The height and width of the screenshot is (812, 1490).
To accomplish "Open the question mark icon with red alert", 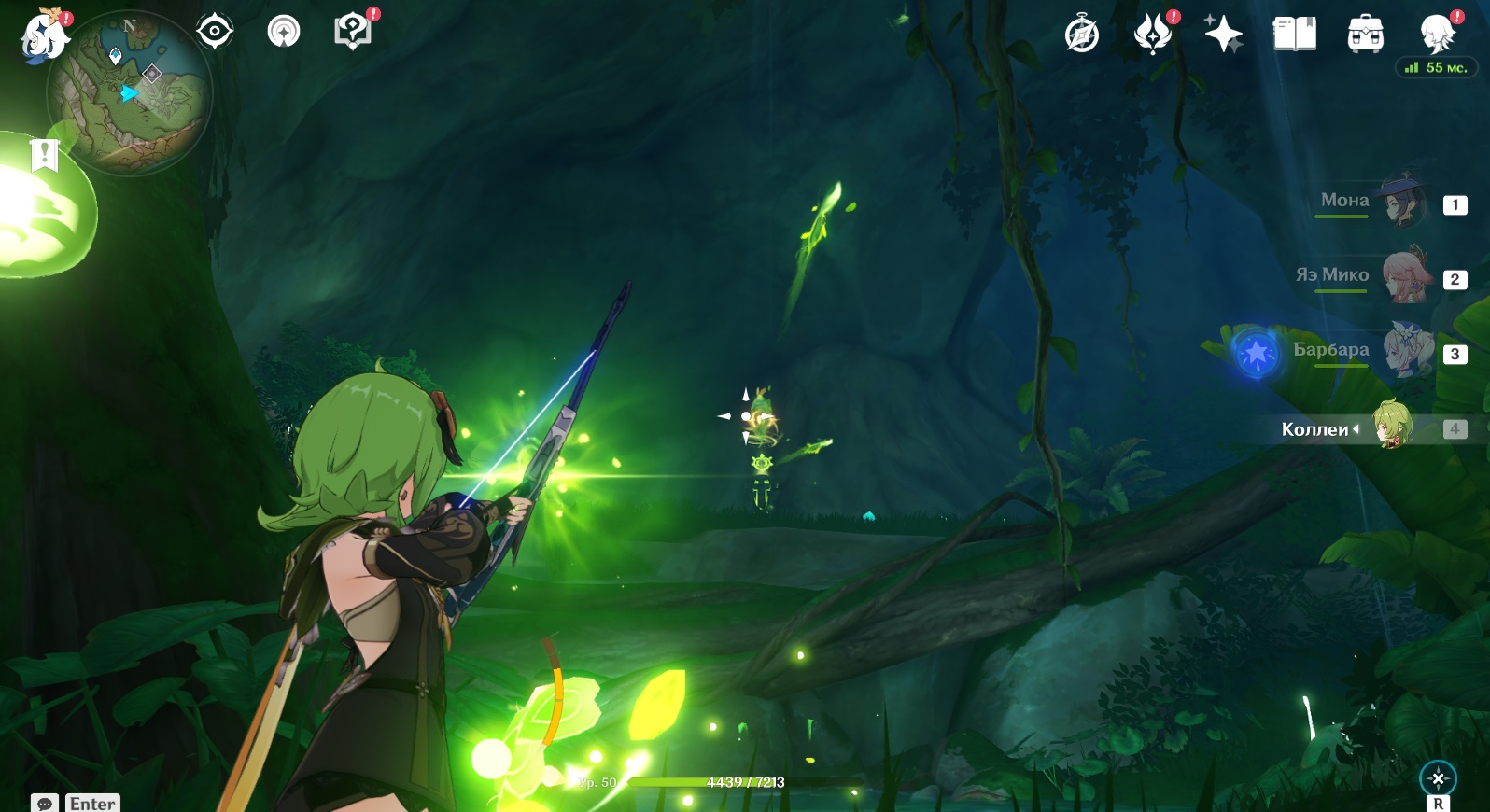I will coord(352,31).
